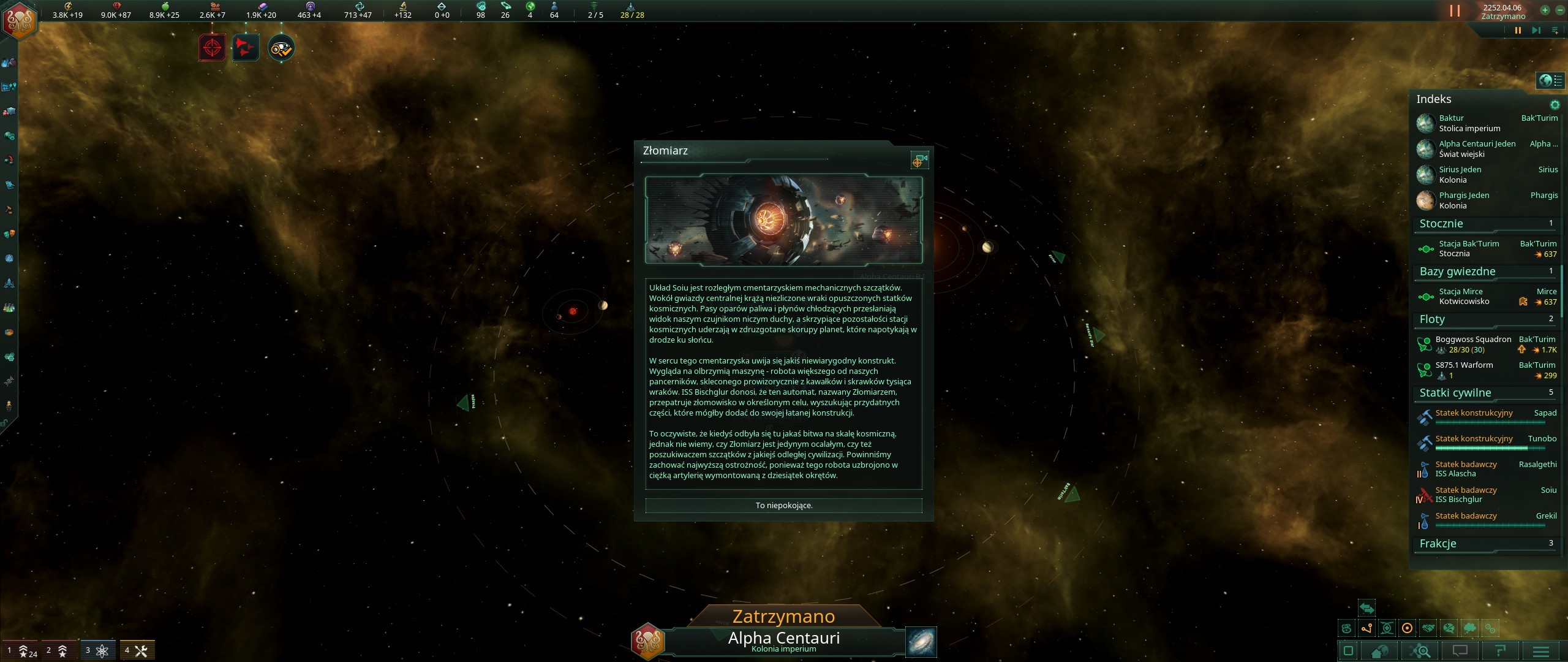
Task: Open the expansion planner magnifier icon bottom right
Action: click(1420, 652)
